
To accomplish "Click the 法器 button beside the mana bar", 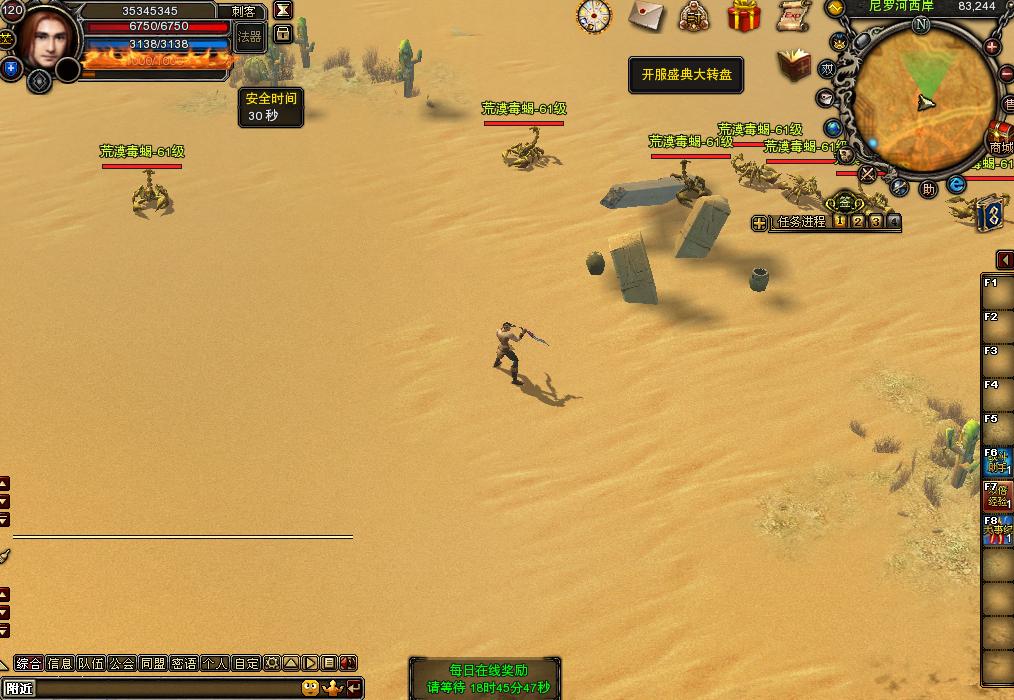I will (x=250, y=37).
